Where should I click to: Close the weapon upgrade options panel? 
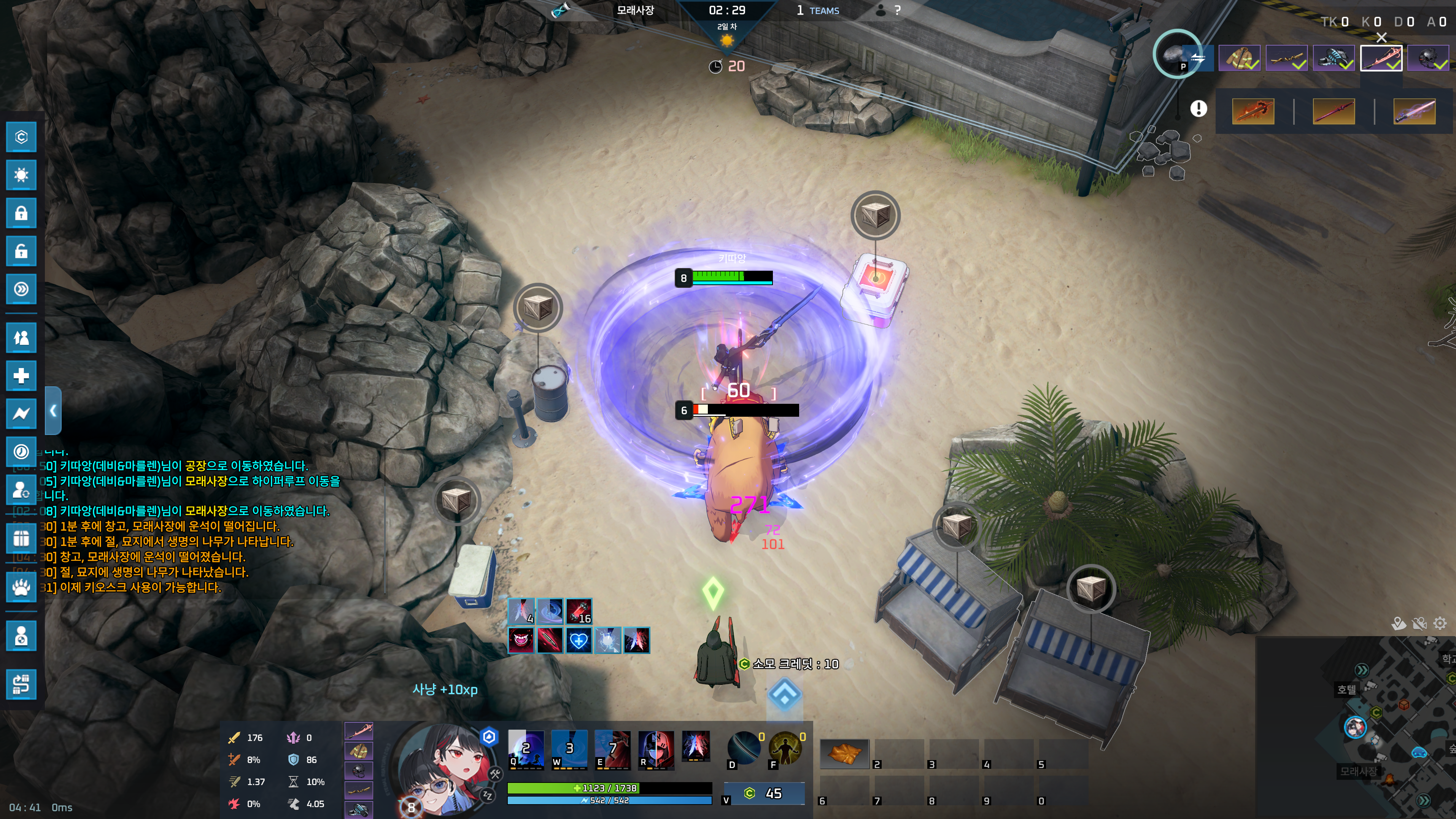click(1381, 38)
